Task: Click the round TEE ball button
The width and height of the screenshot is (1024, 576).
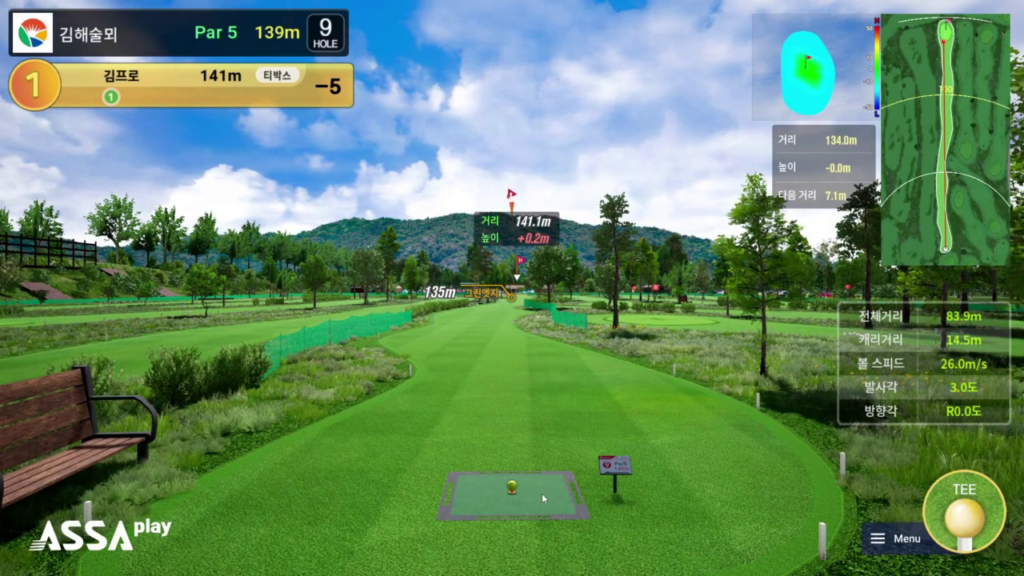Action: tap(964, 511)
